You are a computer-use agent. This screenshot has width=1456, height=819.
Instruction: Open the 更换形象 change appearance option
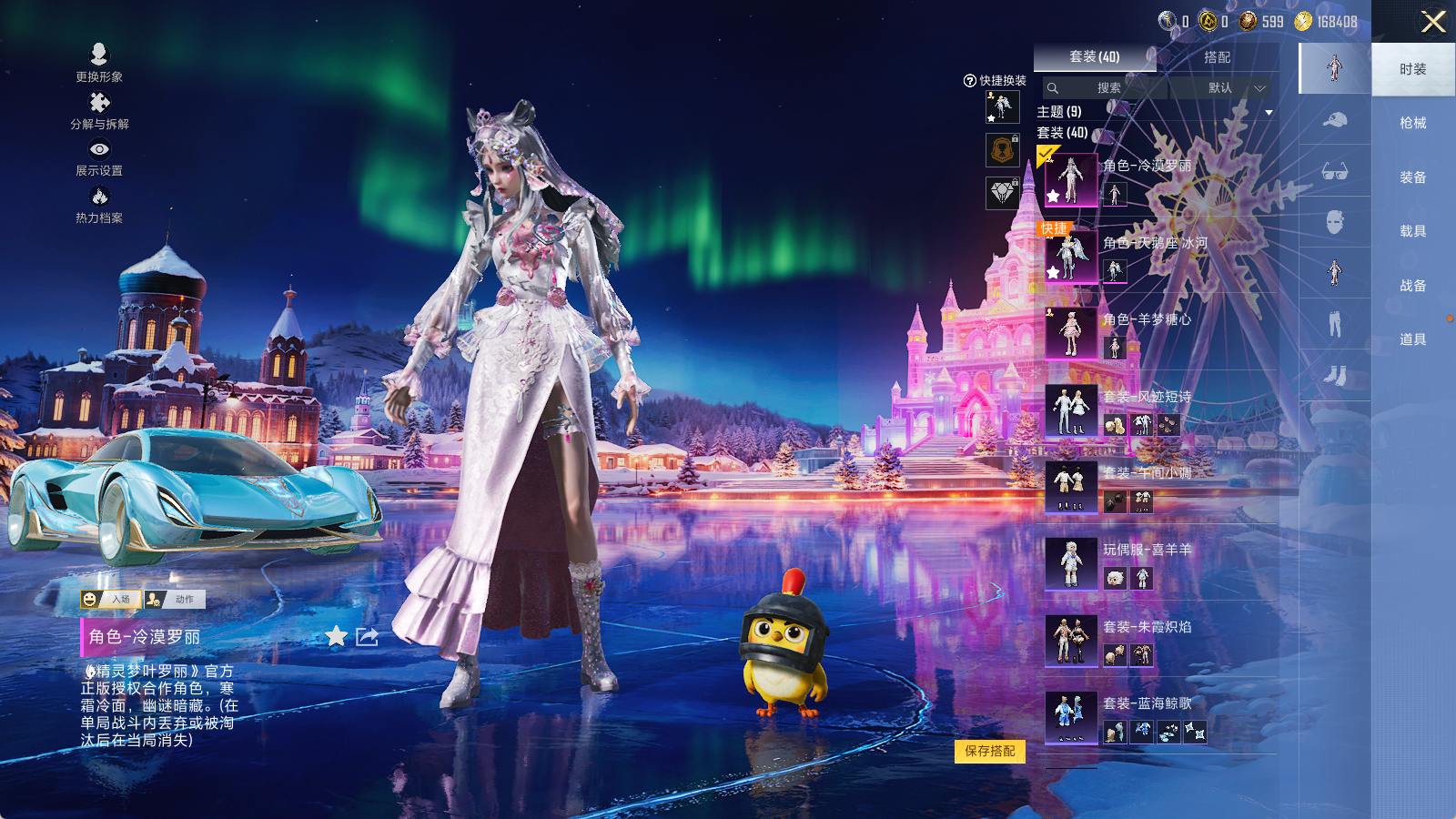click(99, 64)
